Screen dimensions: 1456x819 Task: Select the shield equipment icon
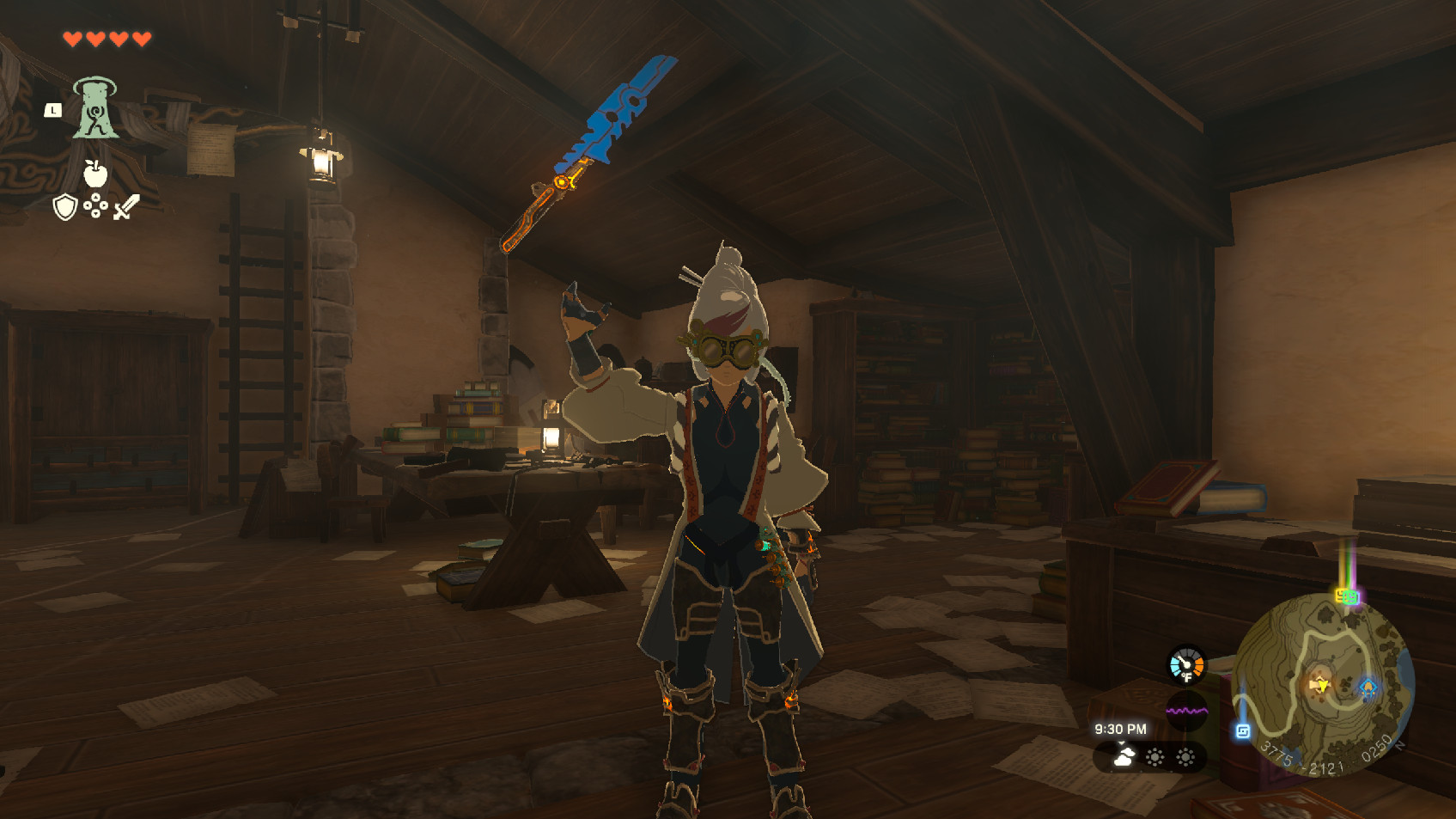(65, 206)
